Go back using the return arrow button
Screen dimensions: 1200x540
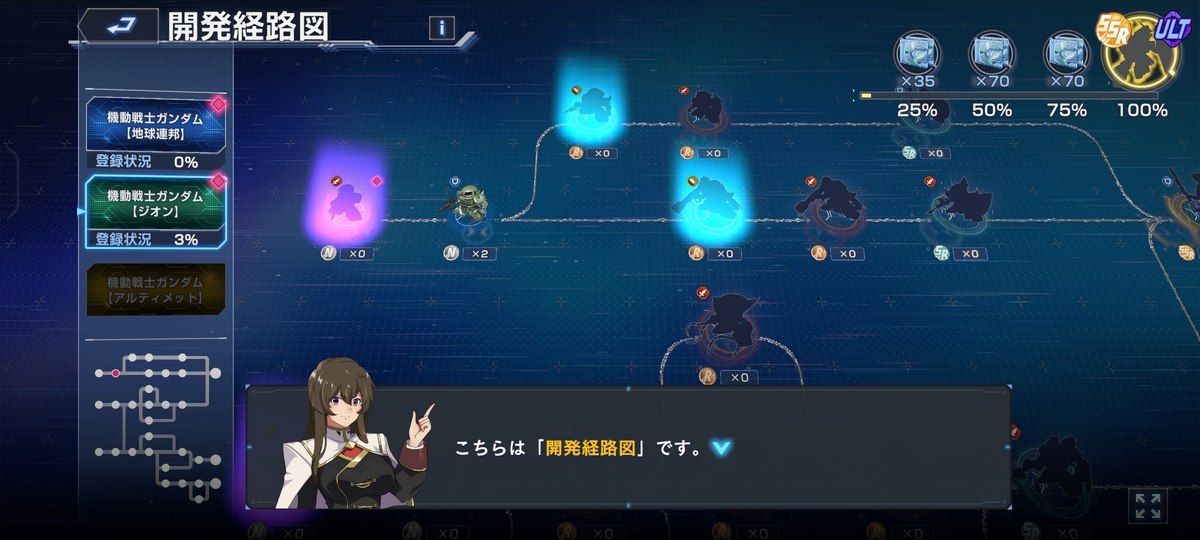click(118, 26)
